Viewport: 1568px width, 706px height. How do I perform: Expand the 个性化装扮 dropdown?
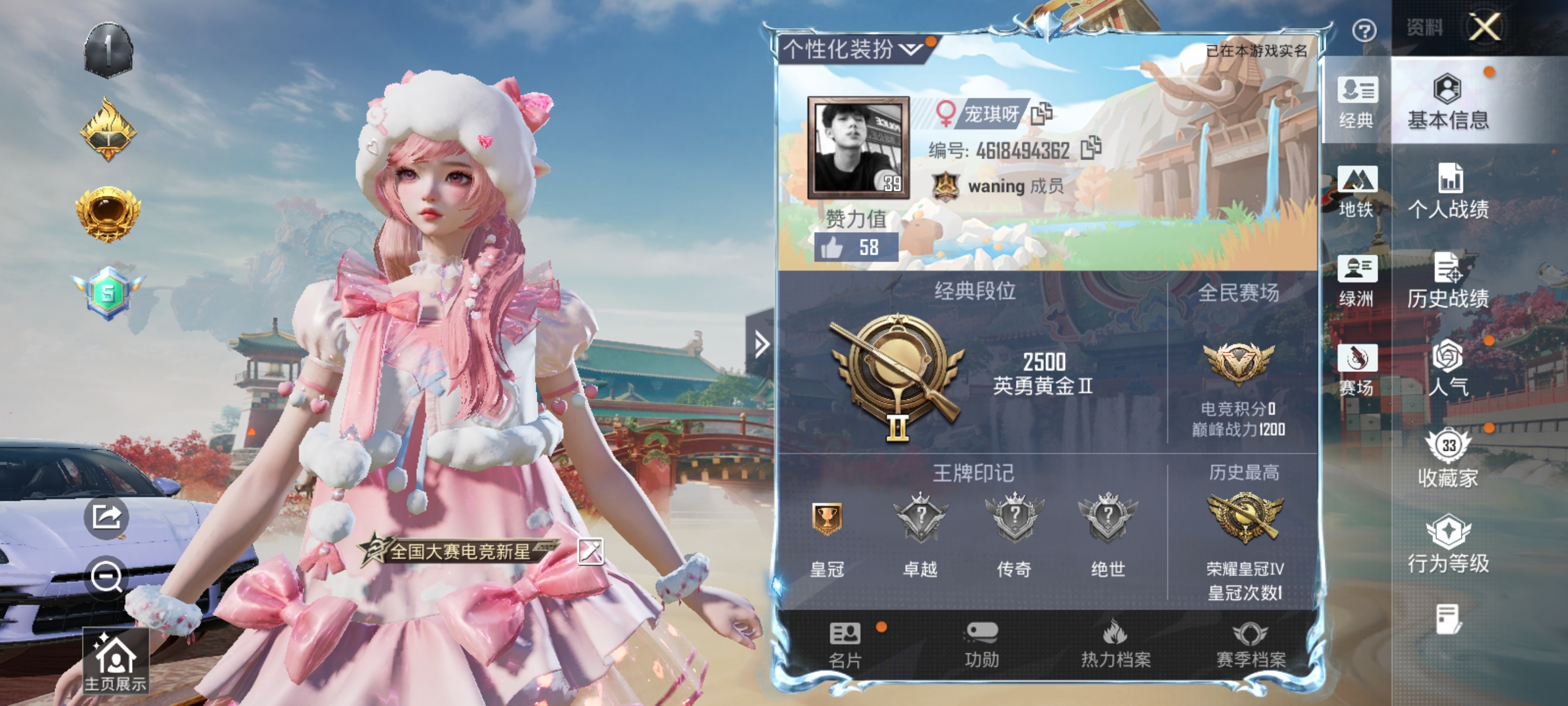(x=908, y=49)
